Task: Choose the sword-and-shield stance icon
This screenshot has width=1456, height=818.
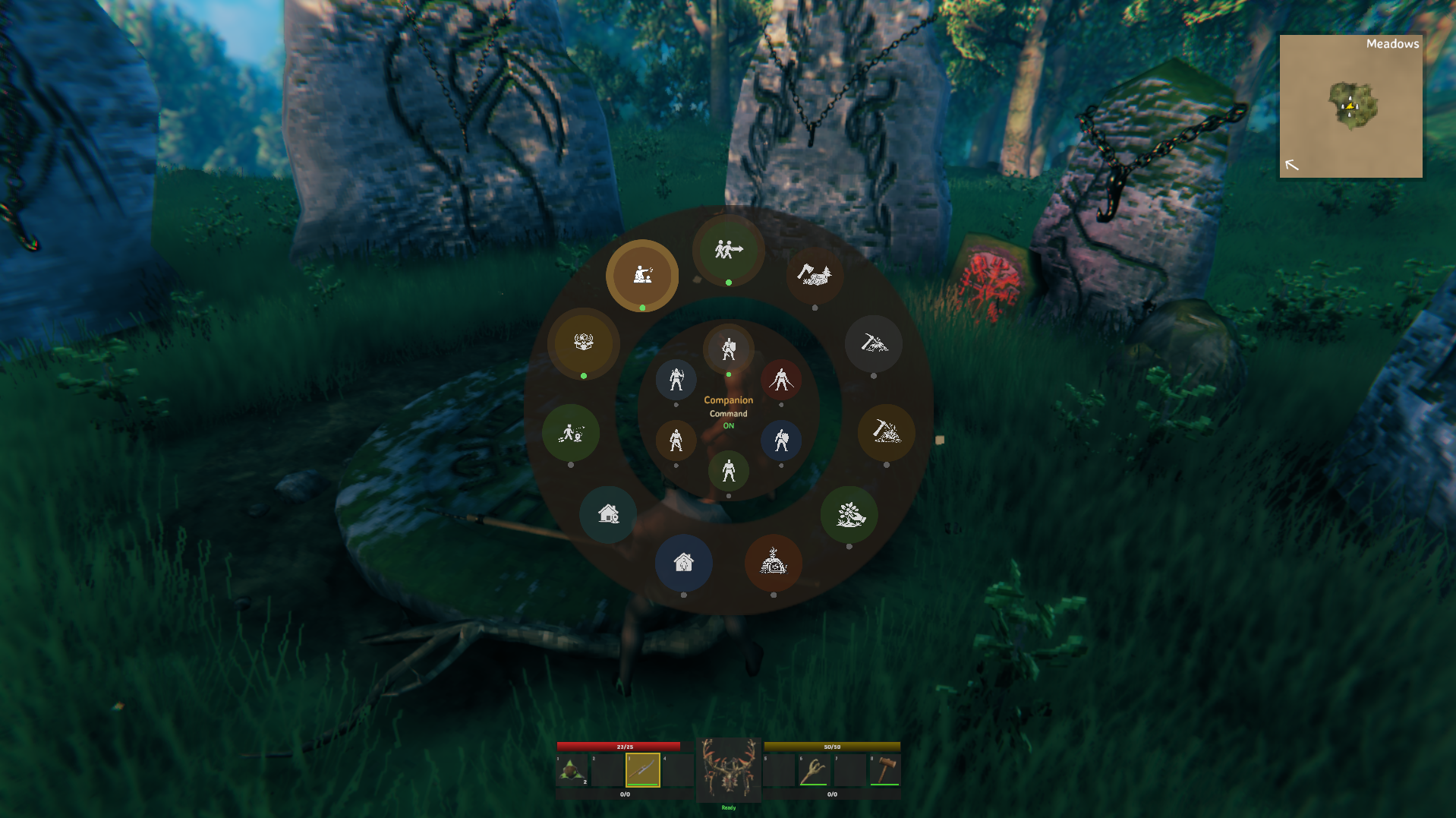Action: tap(729, 348)
